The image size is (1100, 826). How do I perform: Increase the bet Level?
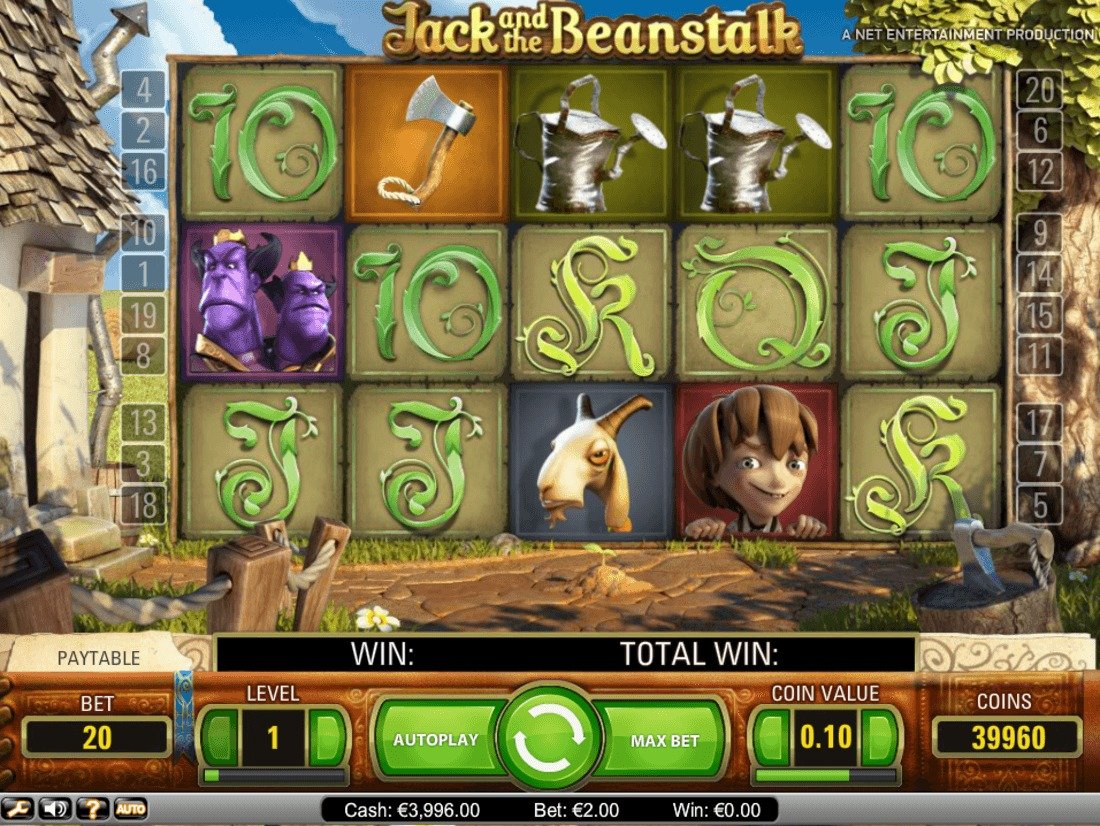(328, 739)
